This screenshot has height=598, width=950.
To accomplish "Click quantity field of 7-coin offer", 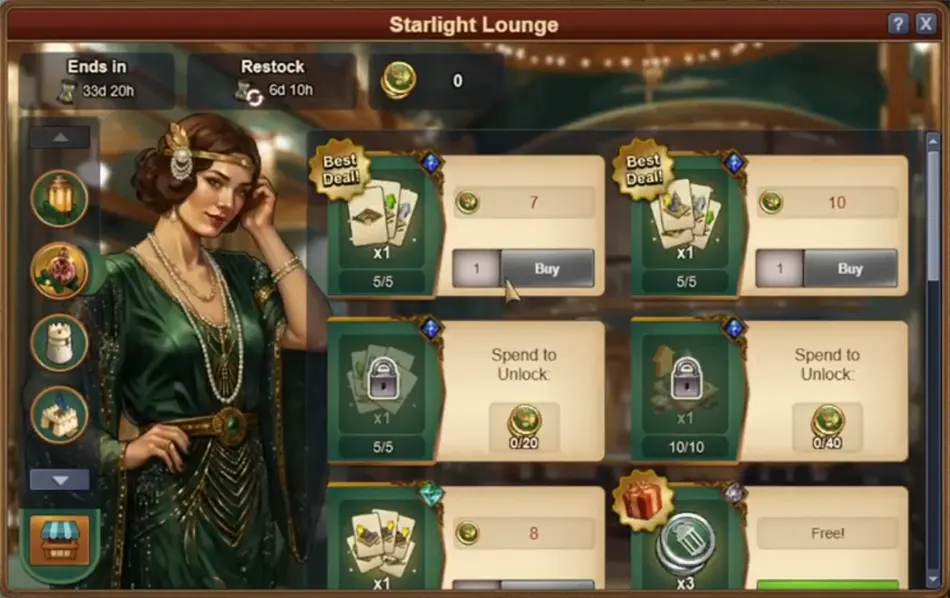I will [476, 269].
